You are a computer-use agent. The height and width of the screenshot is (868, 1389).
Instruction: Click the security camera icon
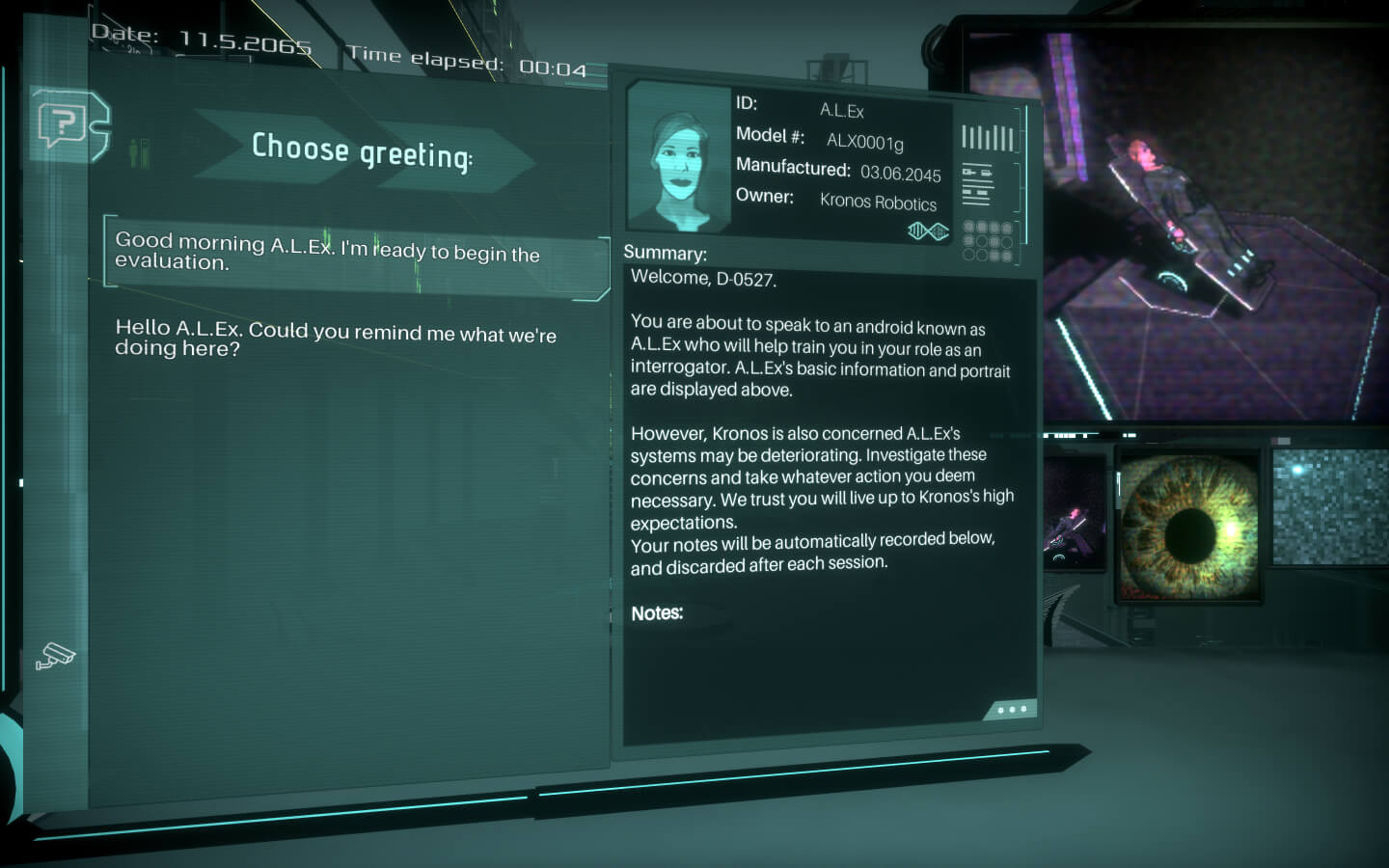coord(56,656)
